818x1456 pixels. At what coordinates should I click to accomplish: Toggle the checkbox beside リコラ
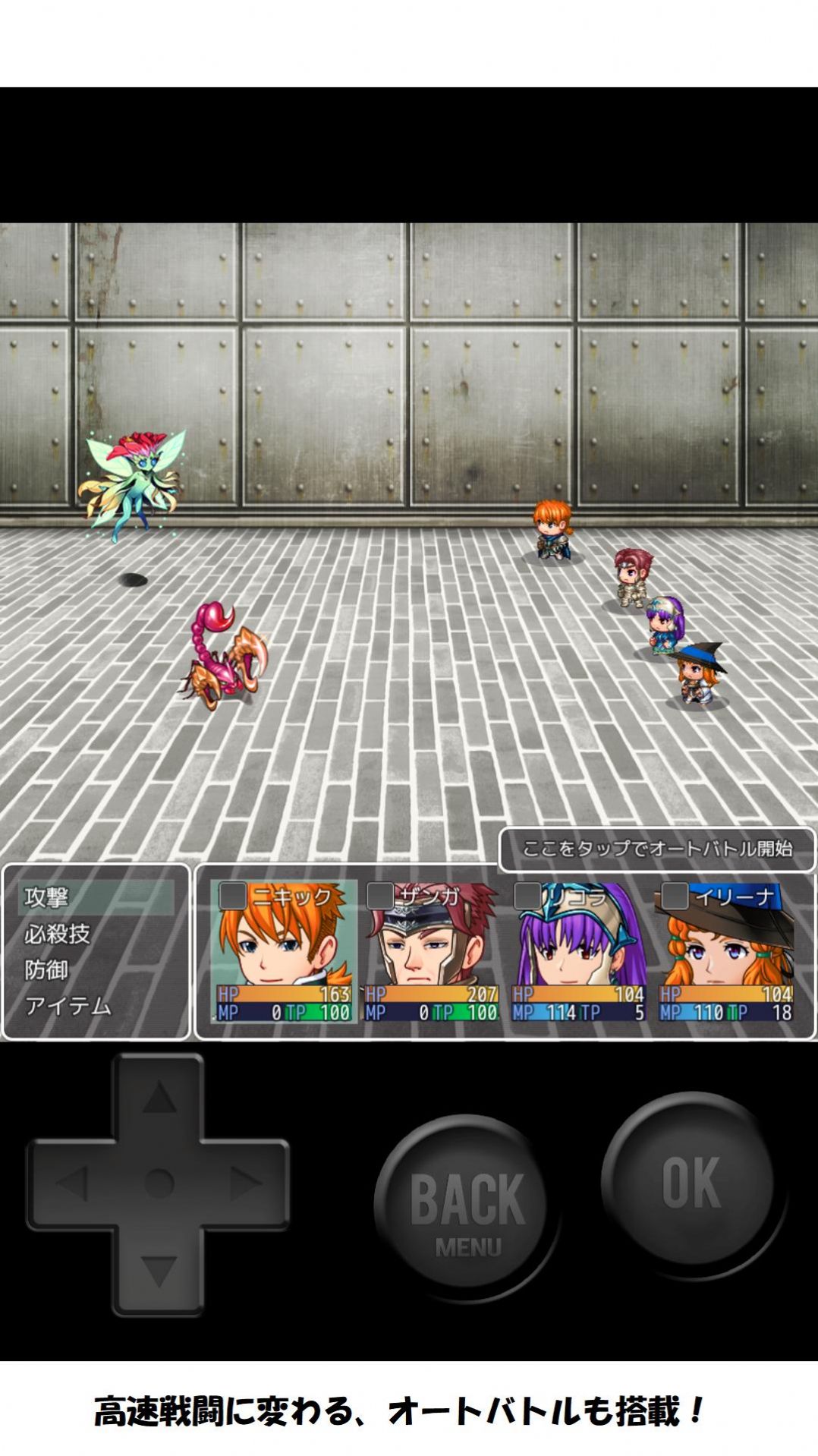527,896
